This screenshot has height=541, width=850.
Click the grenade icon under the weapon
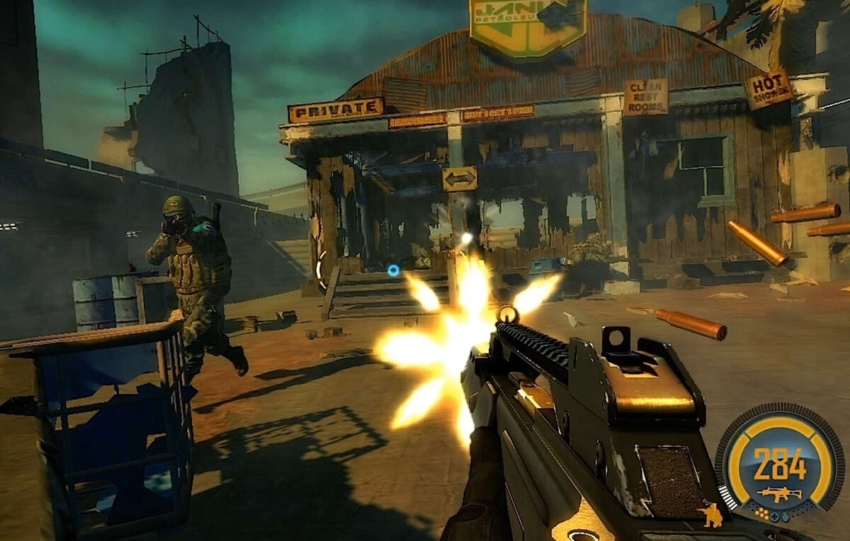point(786,518)
